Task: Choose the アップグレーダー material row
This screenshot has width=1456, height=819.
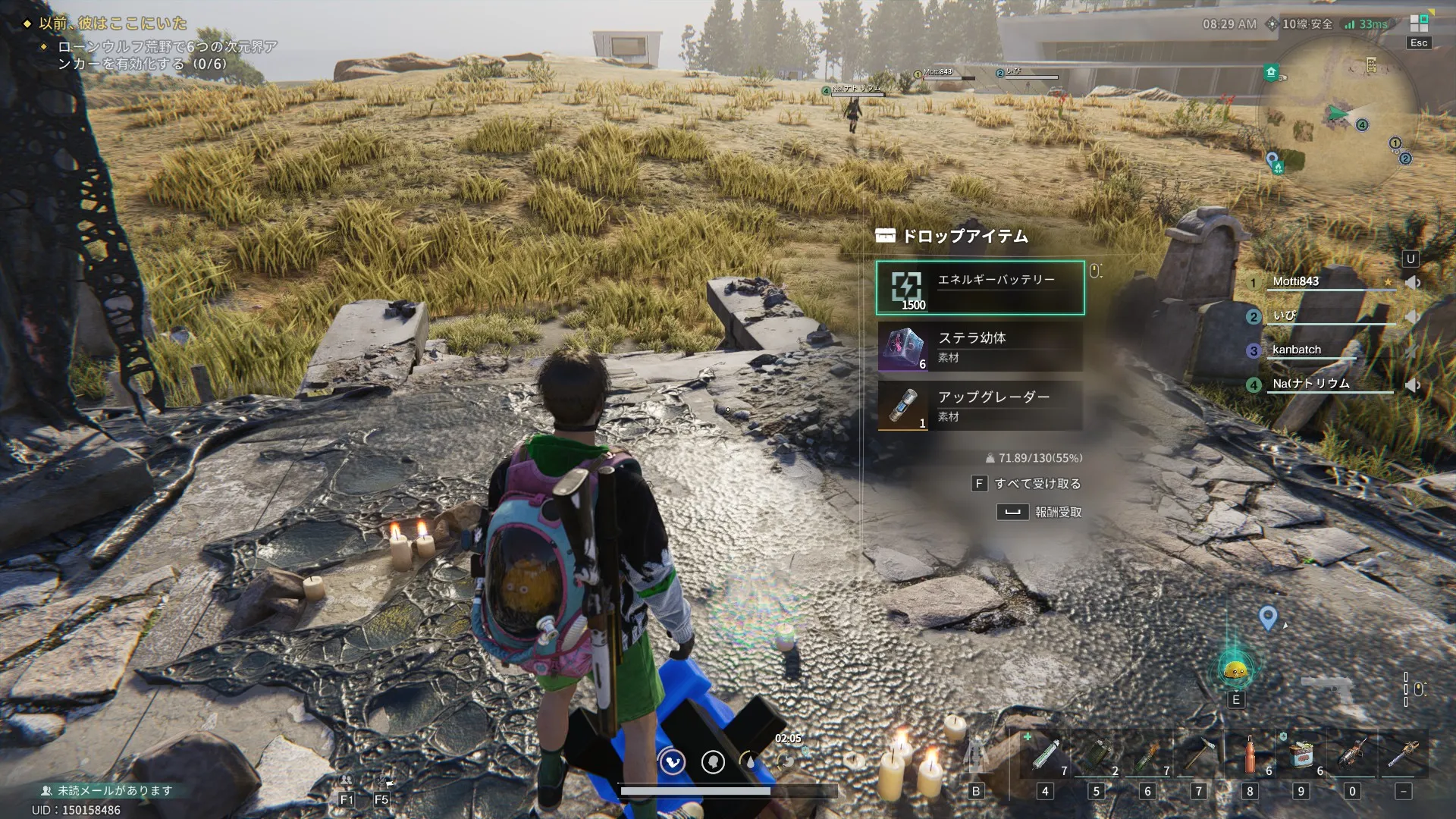Action: pos(980,406)
